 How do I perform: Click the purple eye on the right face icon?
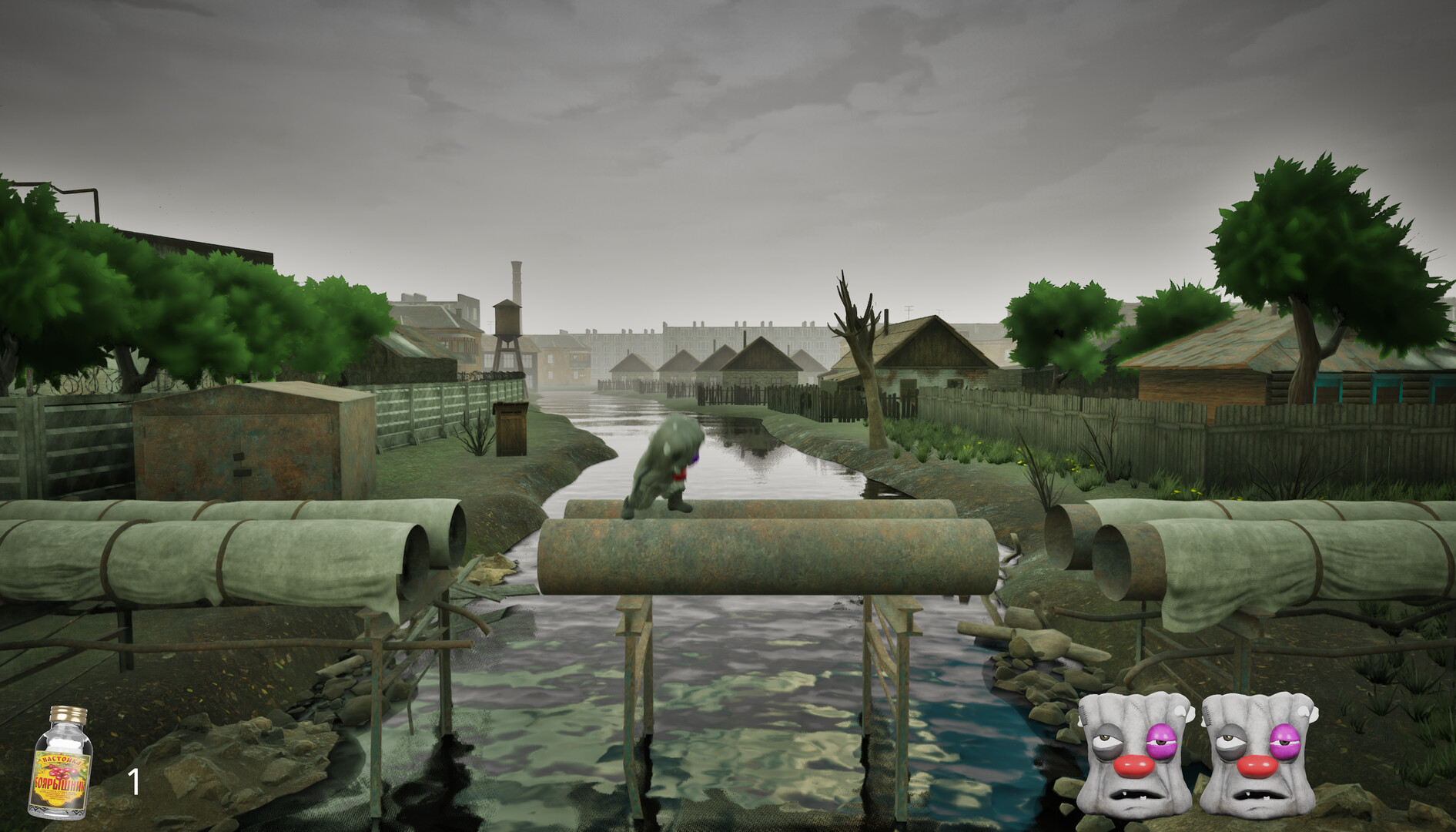[x=1286, y=741]
